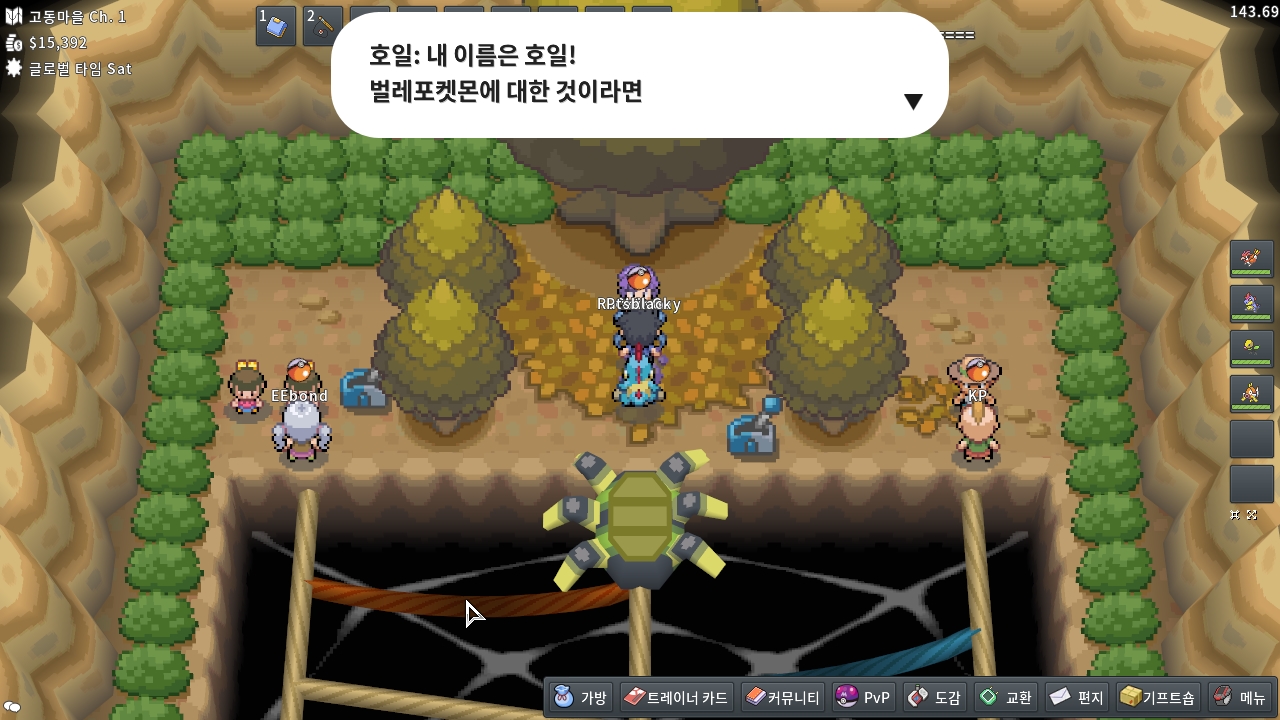Select the Buizel party slot
This screenshot has height=720, width=1280.
click(1251, 394)
